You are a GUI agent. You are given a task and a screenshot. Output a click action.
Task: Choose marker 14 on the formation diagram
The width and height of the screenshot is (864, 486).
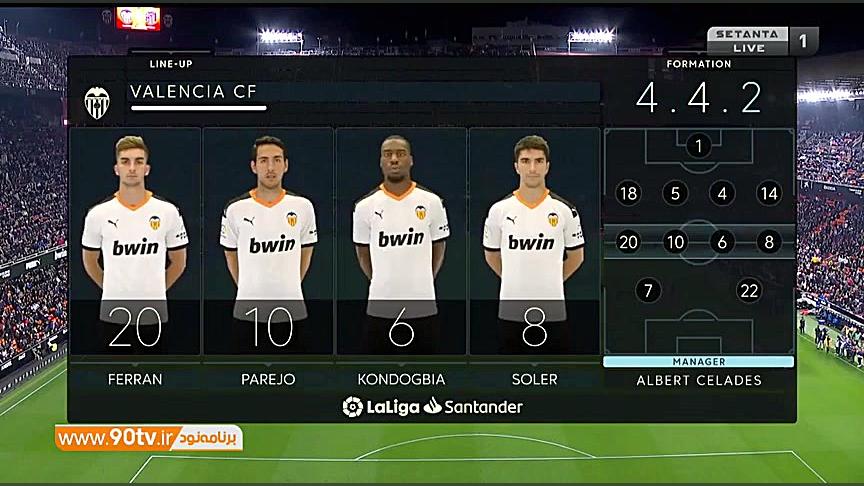point(769,194)
